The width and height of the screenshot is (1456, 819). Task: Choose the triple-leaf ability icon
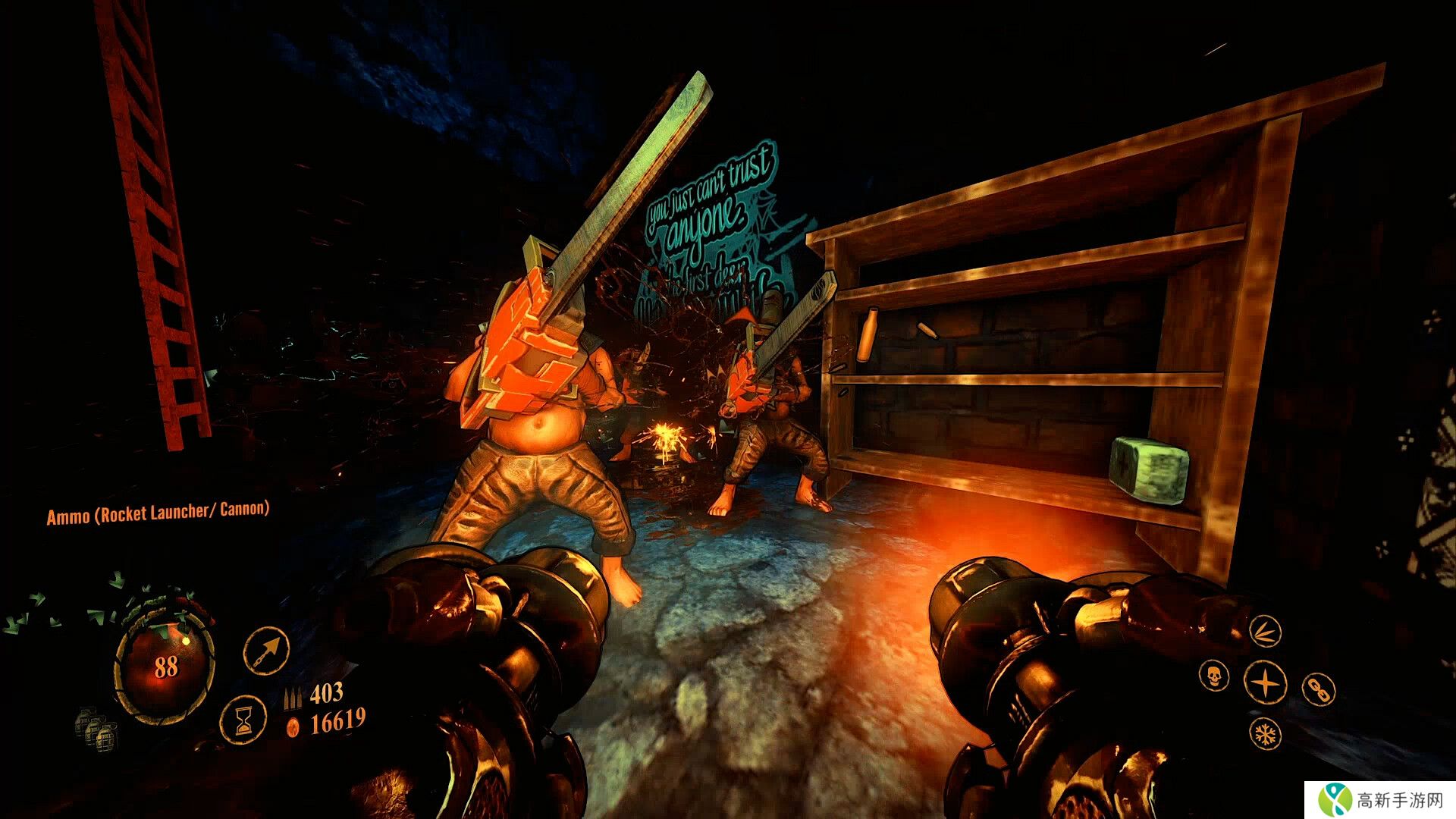click(1264, 631)
